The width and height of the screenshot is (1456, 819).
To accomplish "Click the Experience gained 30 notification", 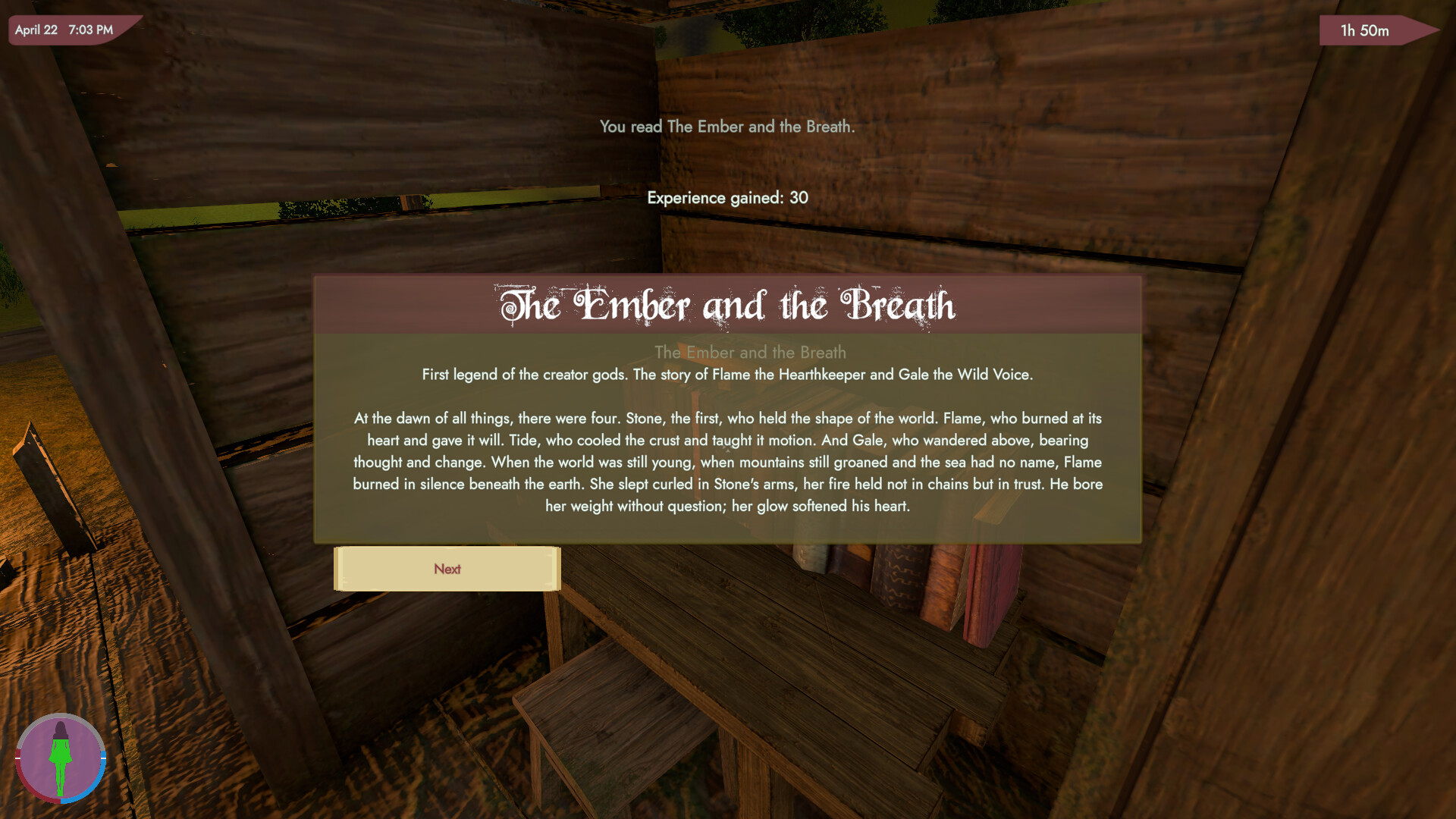I will [726, 197].
